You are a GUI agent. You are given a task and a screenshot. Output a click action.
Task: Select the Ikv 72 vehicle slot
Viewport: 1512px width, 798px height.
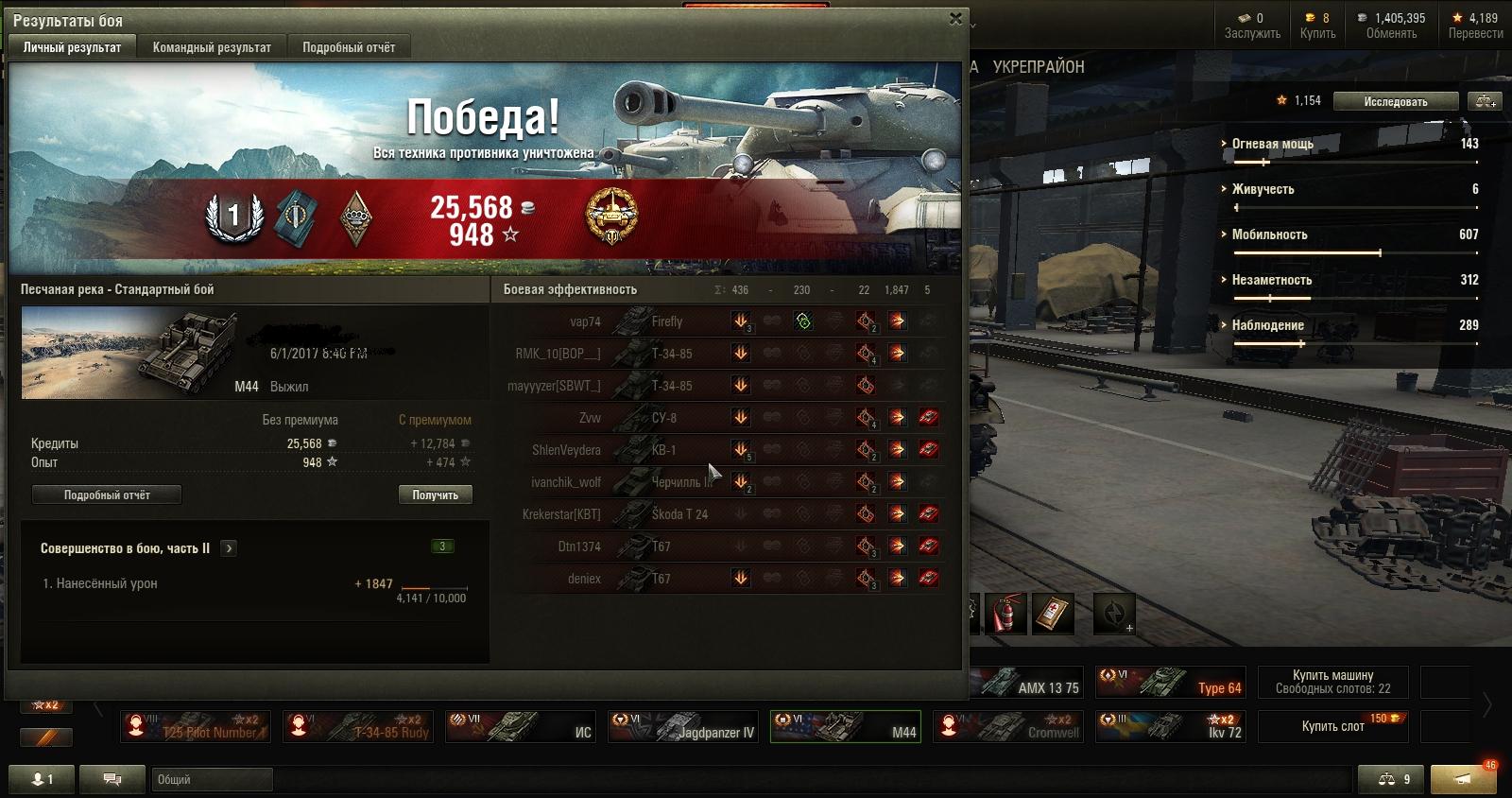tap(1170, 726)
